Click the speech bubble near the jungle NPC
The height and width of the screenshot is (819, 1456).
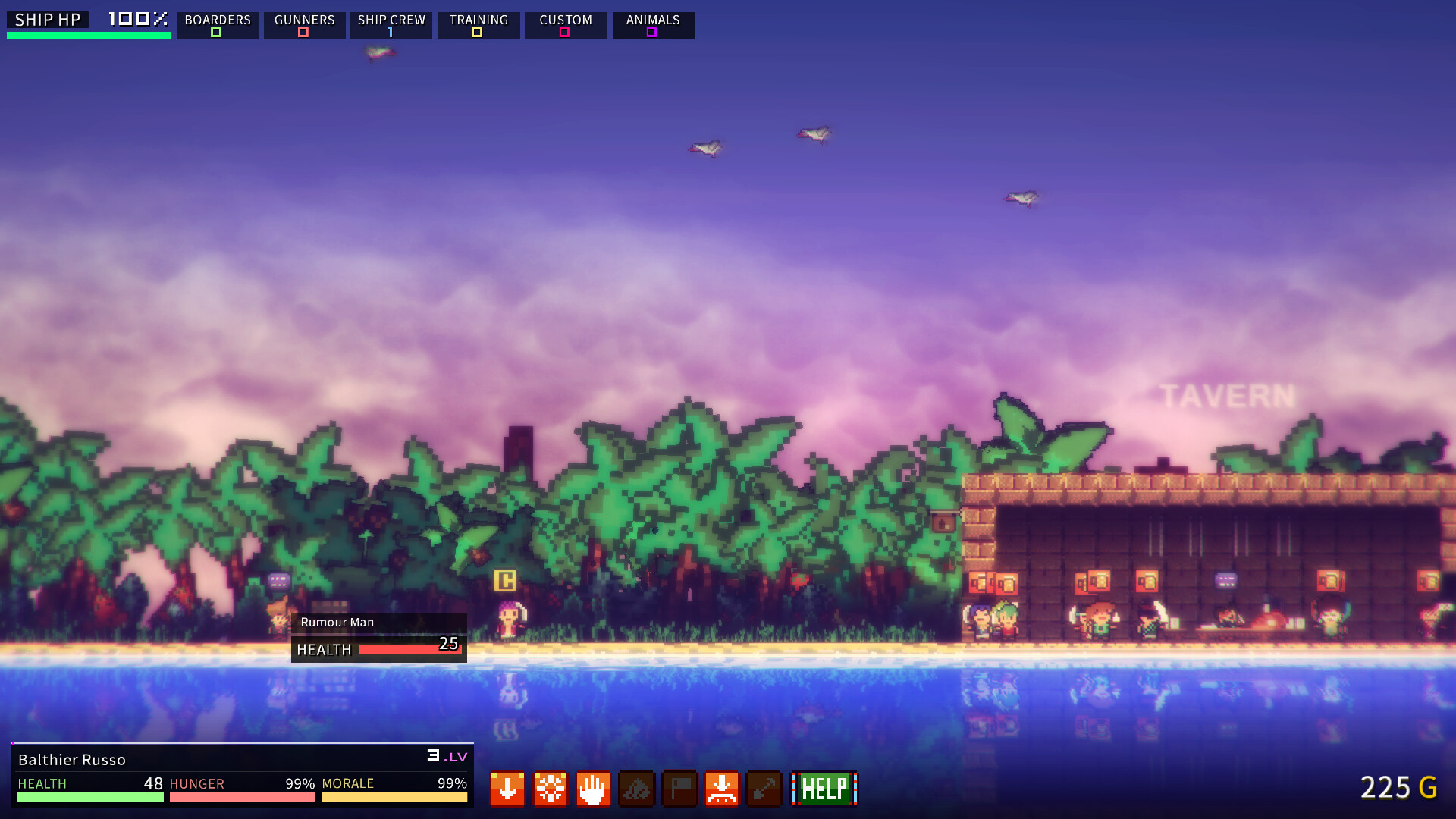(279, 581)
